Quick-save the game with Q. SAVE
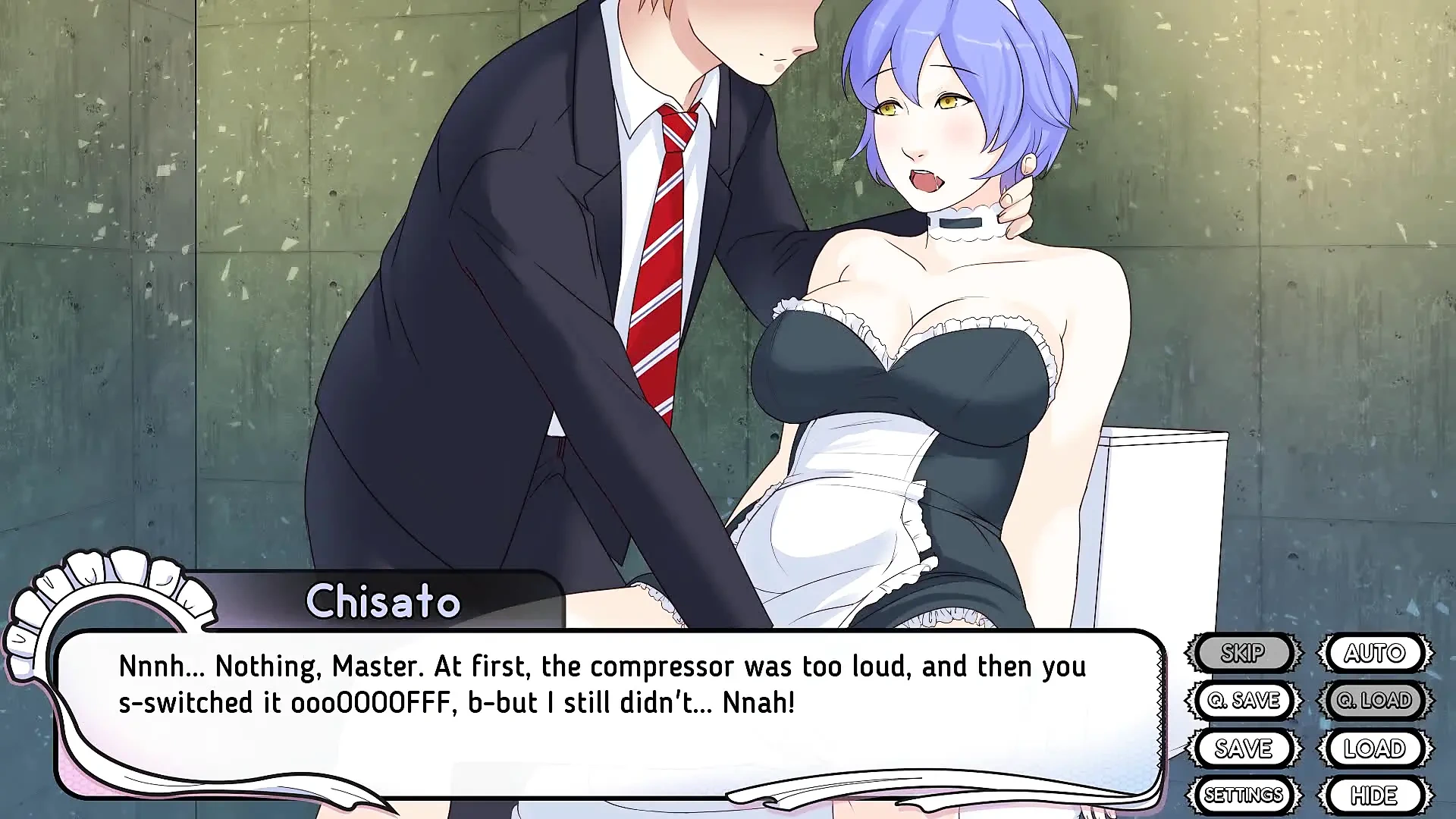1456x819 pixels. pyautogui.click(x=1244, y=700)
